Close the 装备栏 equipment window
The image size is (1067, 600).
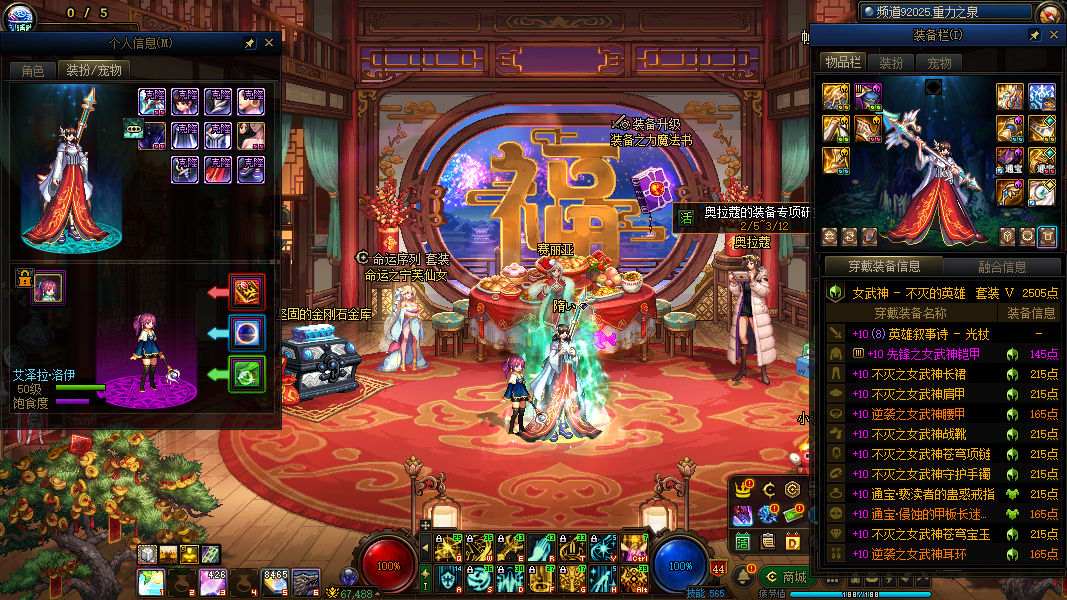point(1053,35)
